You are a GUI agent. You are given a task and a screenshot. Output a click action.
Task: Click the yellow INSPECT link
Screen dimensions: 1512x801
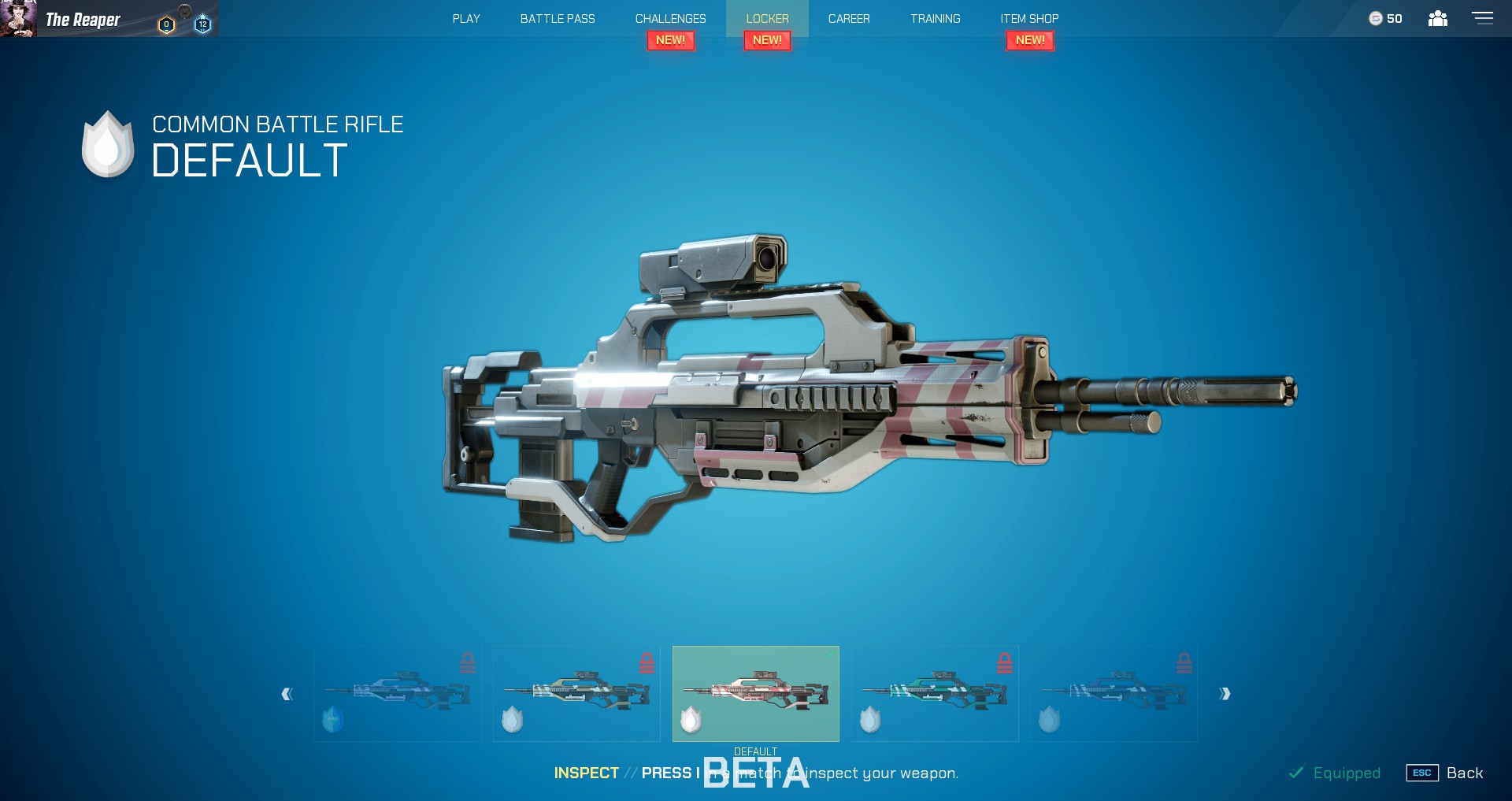point(586,773)
